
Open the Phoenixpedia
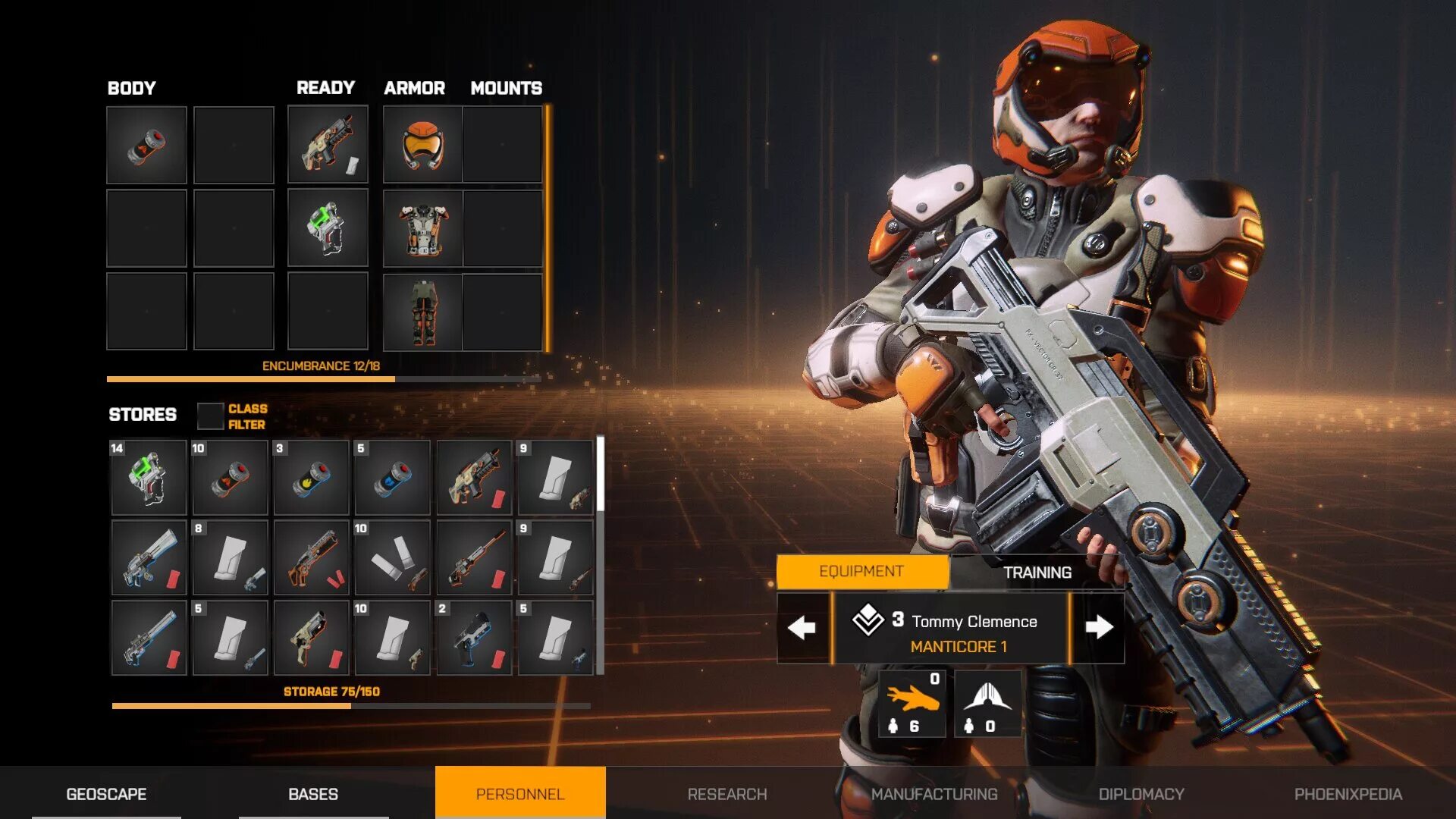[1348, 794]
